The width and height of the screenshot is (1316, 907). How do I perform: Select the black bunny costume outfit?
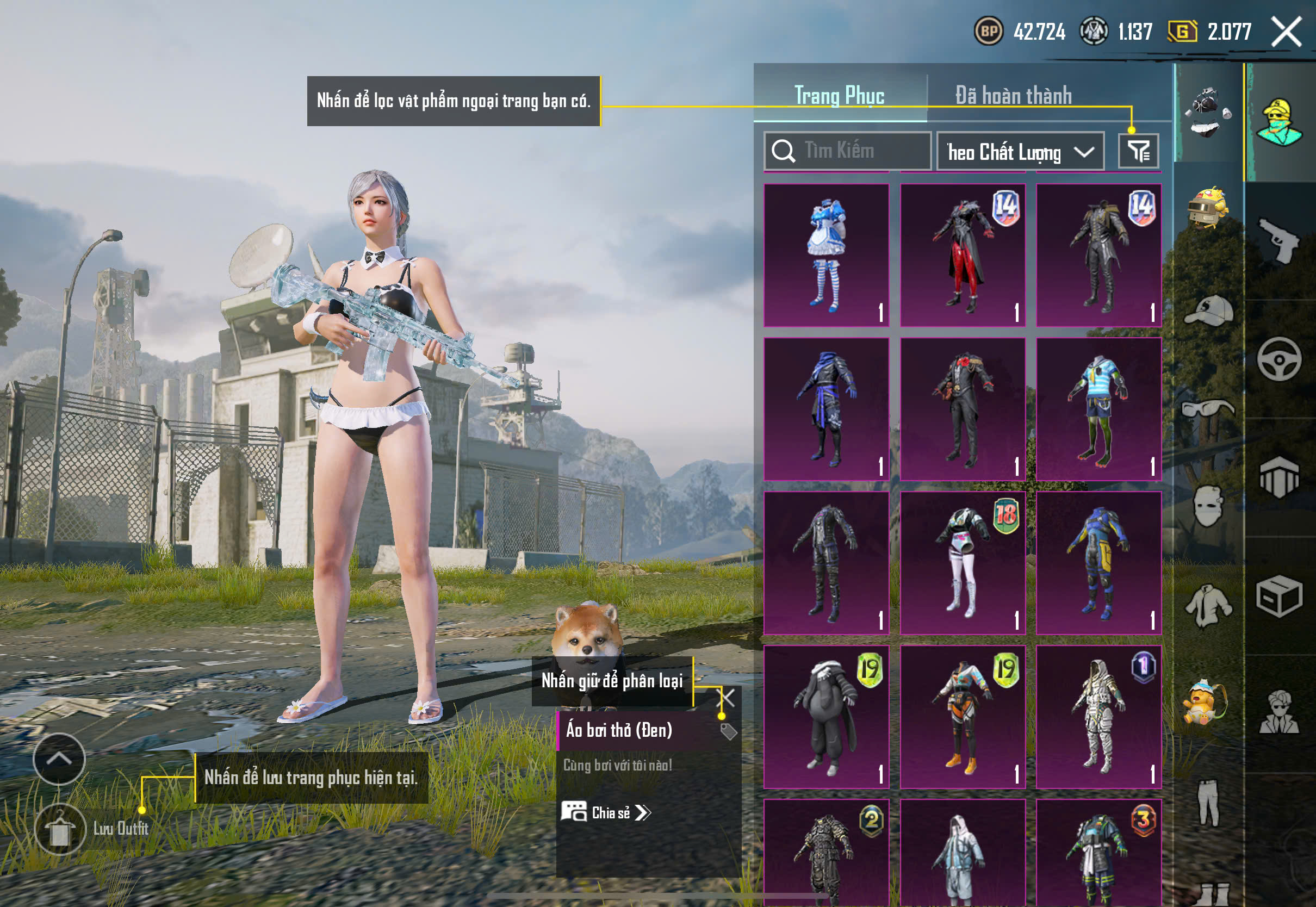coord(826,717)
